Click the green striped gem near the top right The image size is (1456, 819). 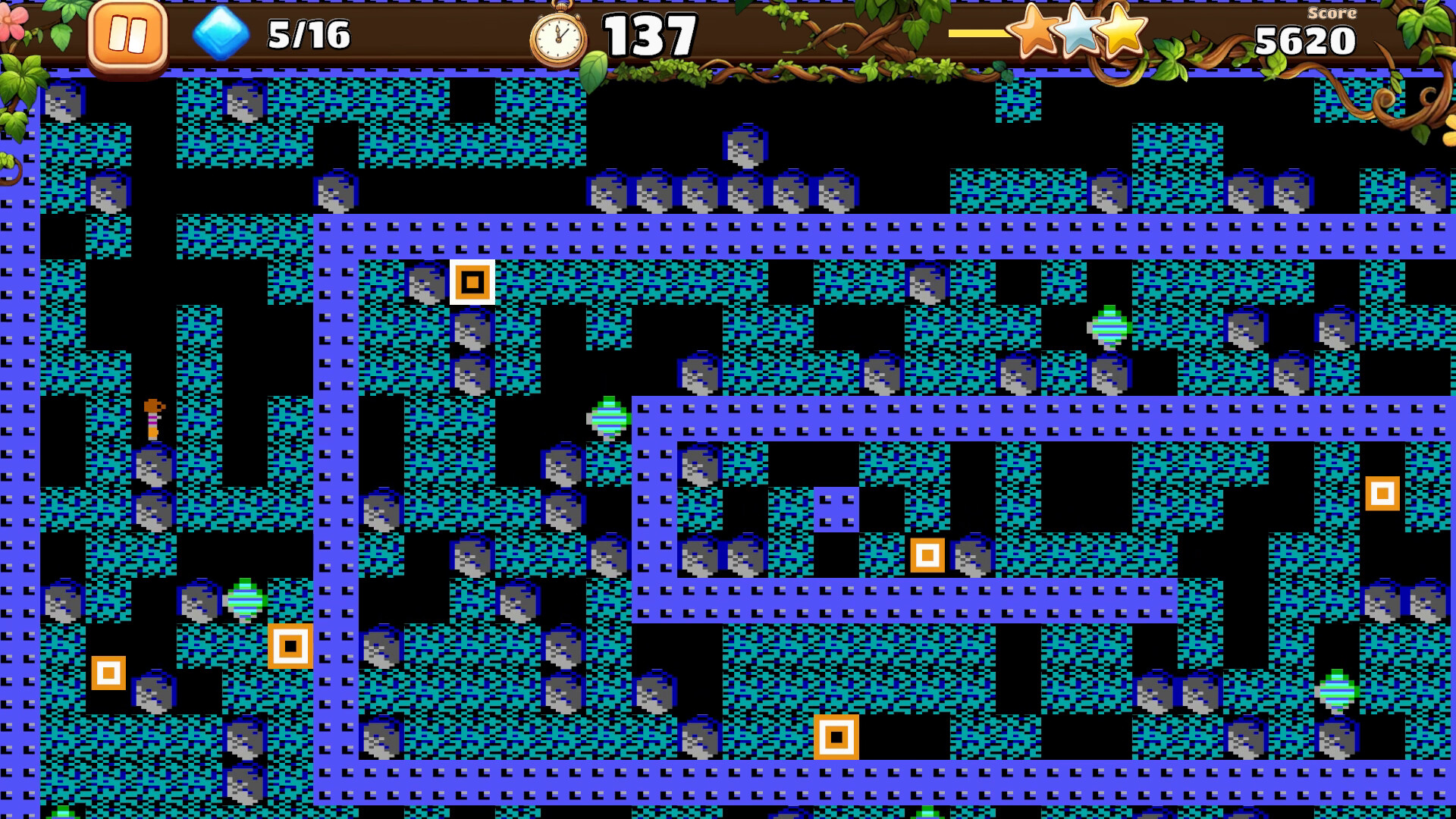[1109, 328]
